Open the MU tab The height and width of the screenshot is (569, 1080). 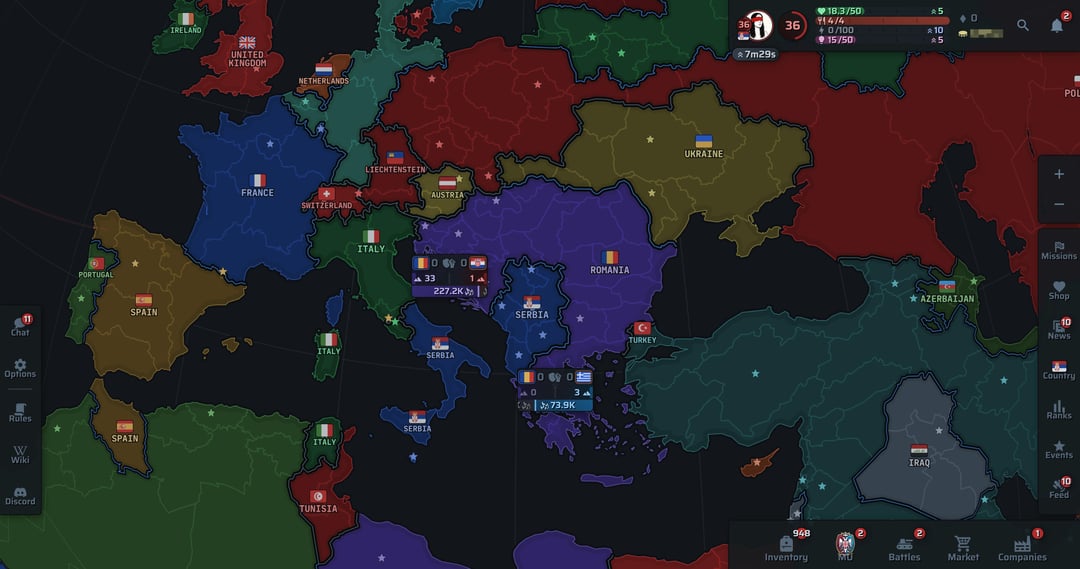click(x=846, y=547)
